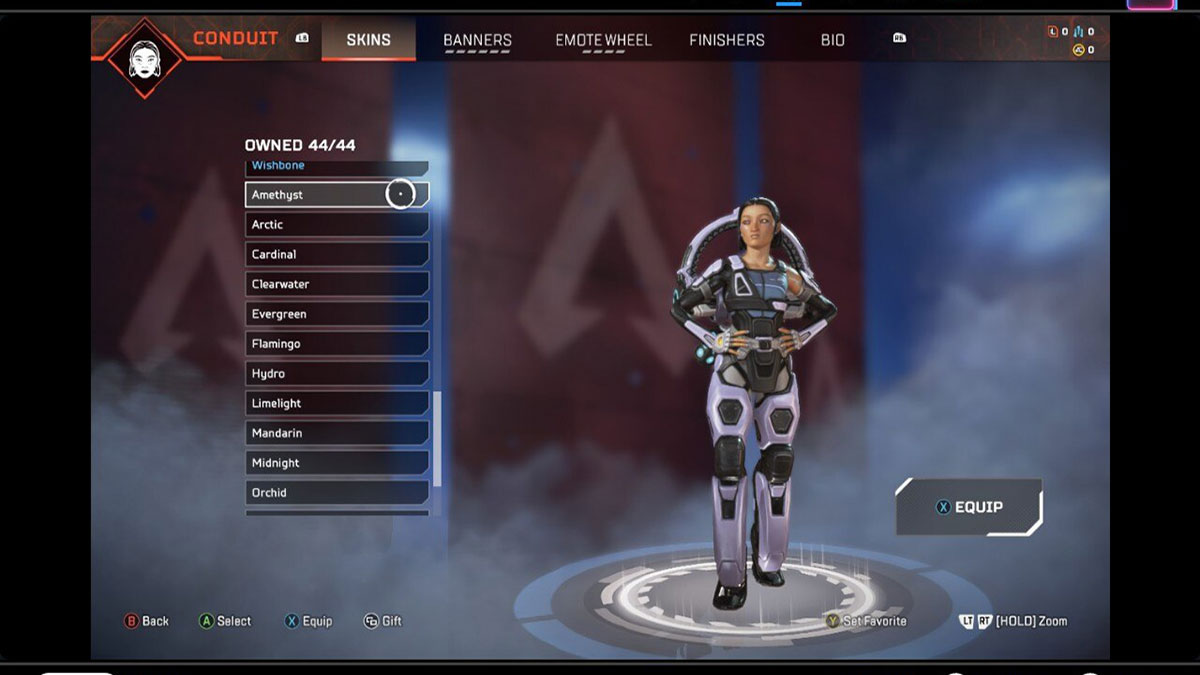This screenshot has height=675, width=1200.
Task: Switch to the Skins tab
Action: pyautogui.click(x=368, y=40)
